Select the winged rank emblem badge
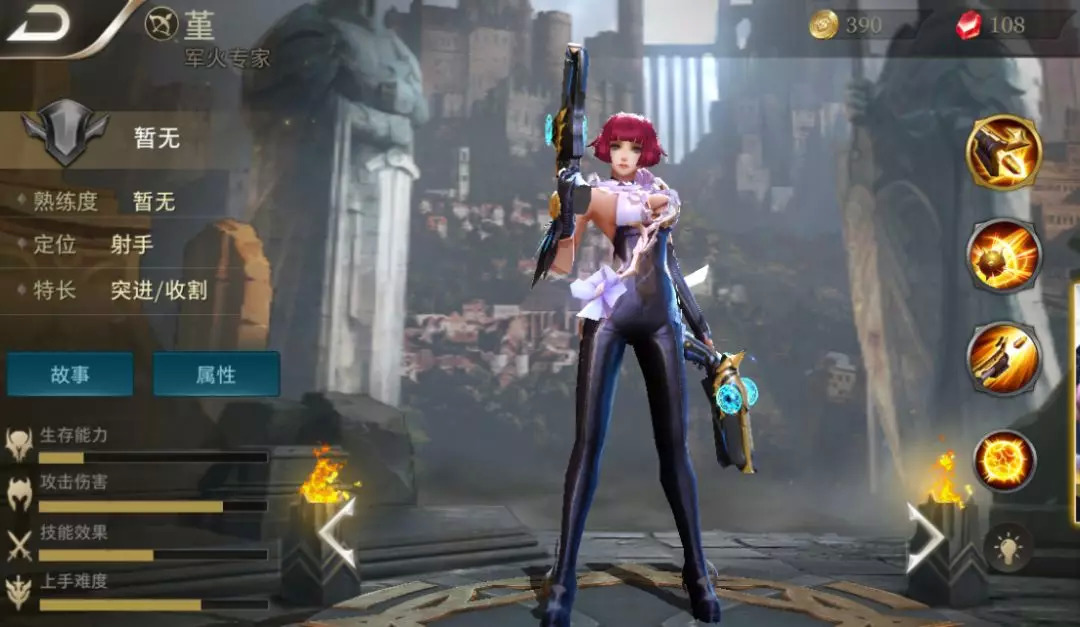Viewport: 1080px width, 627px height. [x=65, y=136]
